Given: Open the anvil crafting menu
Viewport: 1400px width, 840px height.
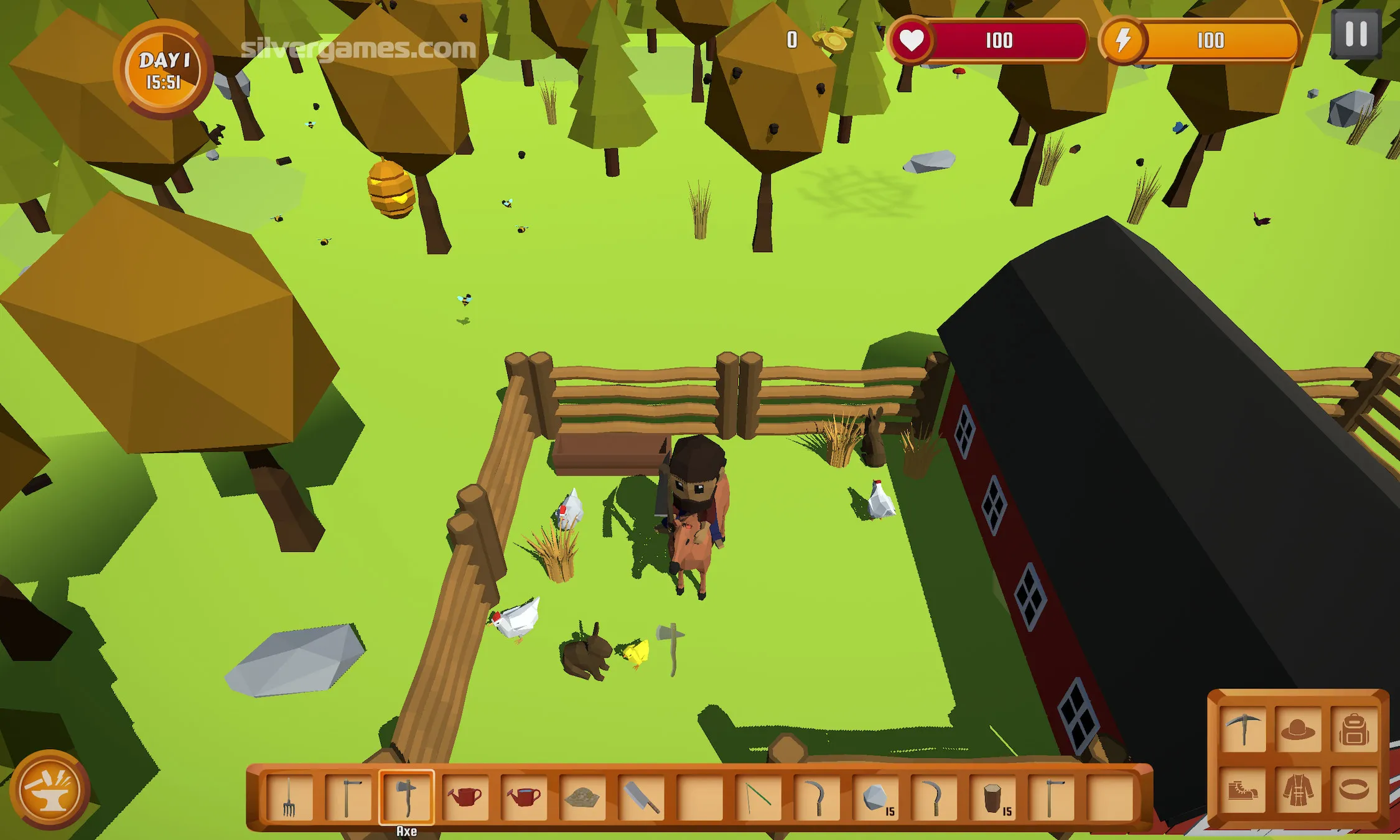Looking at the screenshot, I should 49,790.
